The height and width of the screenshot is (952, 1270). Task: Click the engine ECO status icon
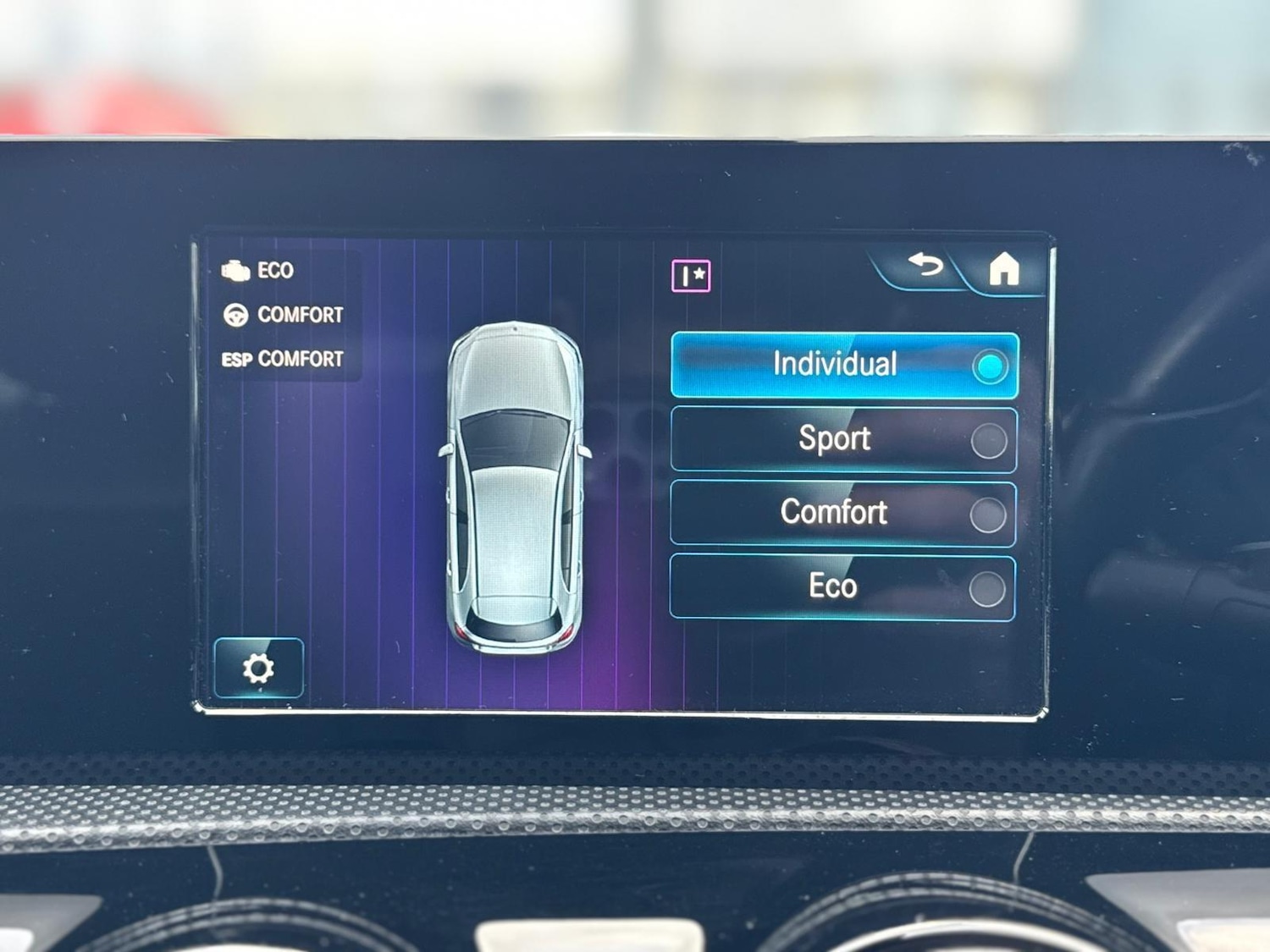point(235,271)
